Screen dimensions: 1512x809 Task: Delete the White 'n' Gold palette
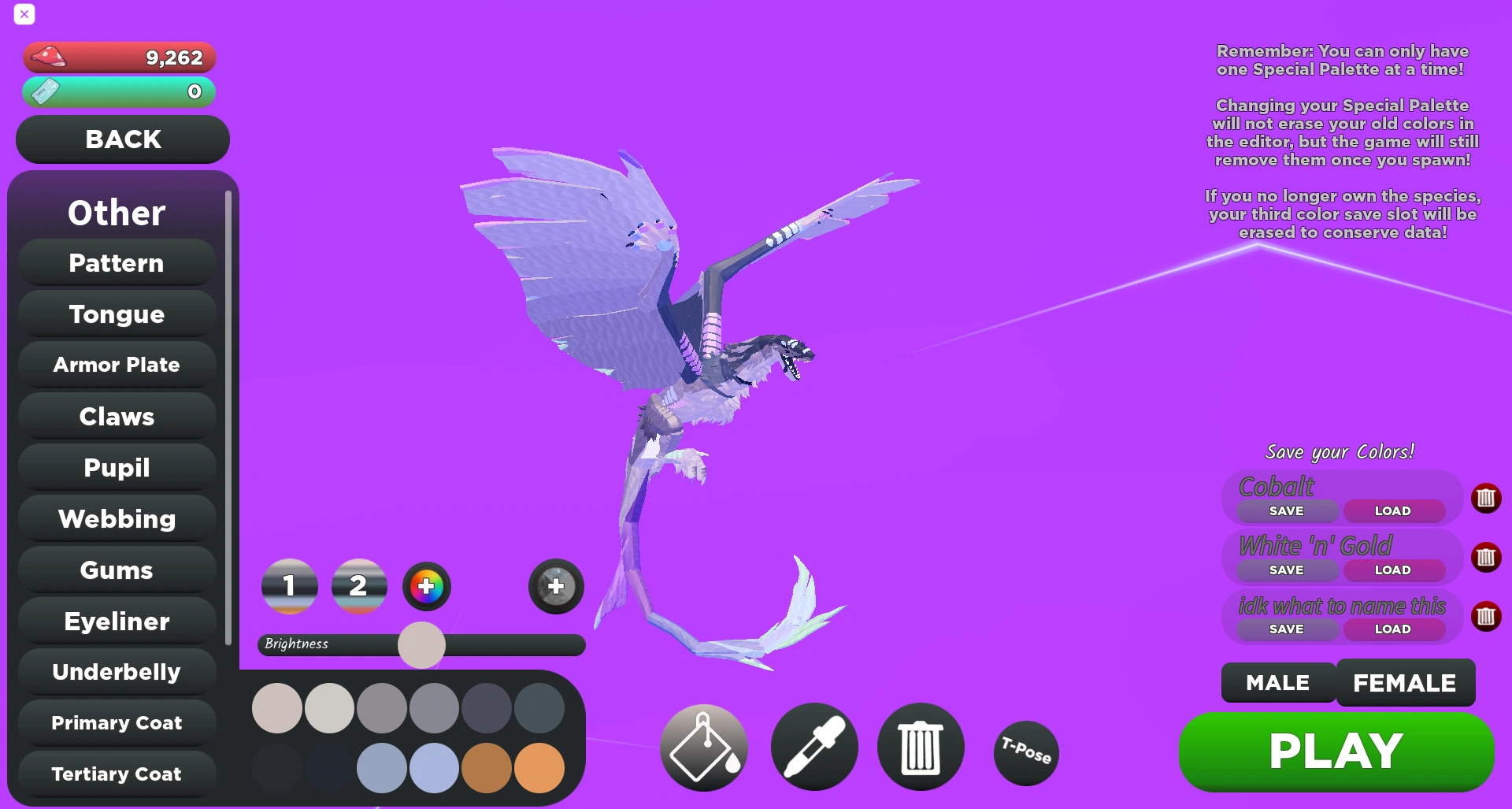coord(1487,558)
